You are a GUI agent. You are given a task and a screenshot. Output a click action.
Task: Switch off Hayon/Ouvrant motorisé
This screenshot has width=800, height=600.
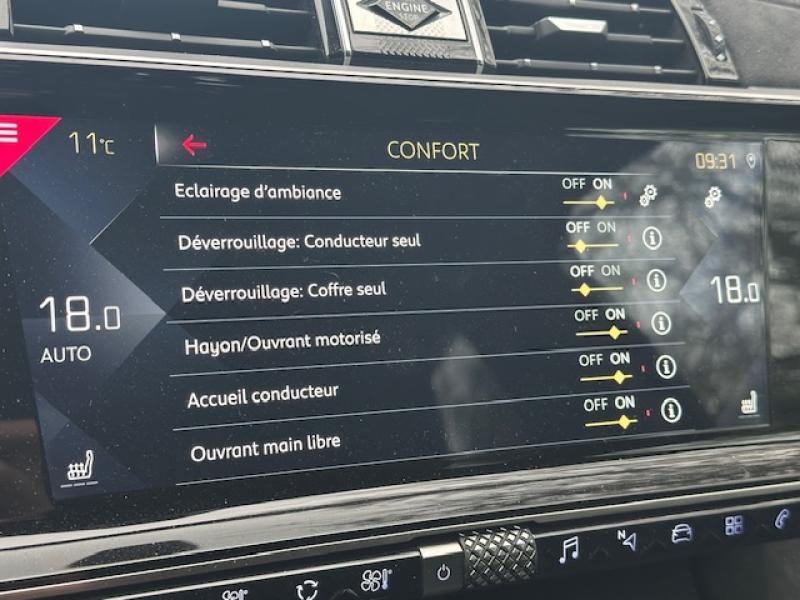(x=601, y=332)
